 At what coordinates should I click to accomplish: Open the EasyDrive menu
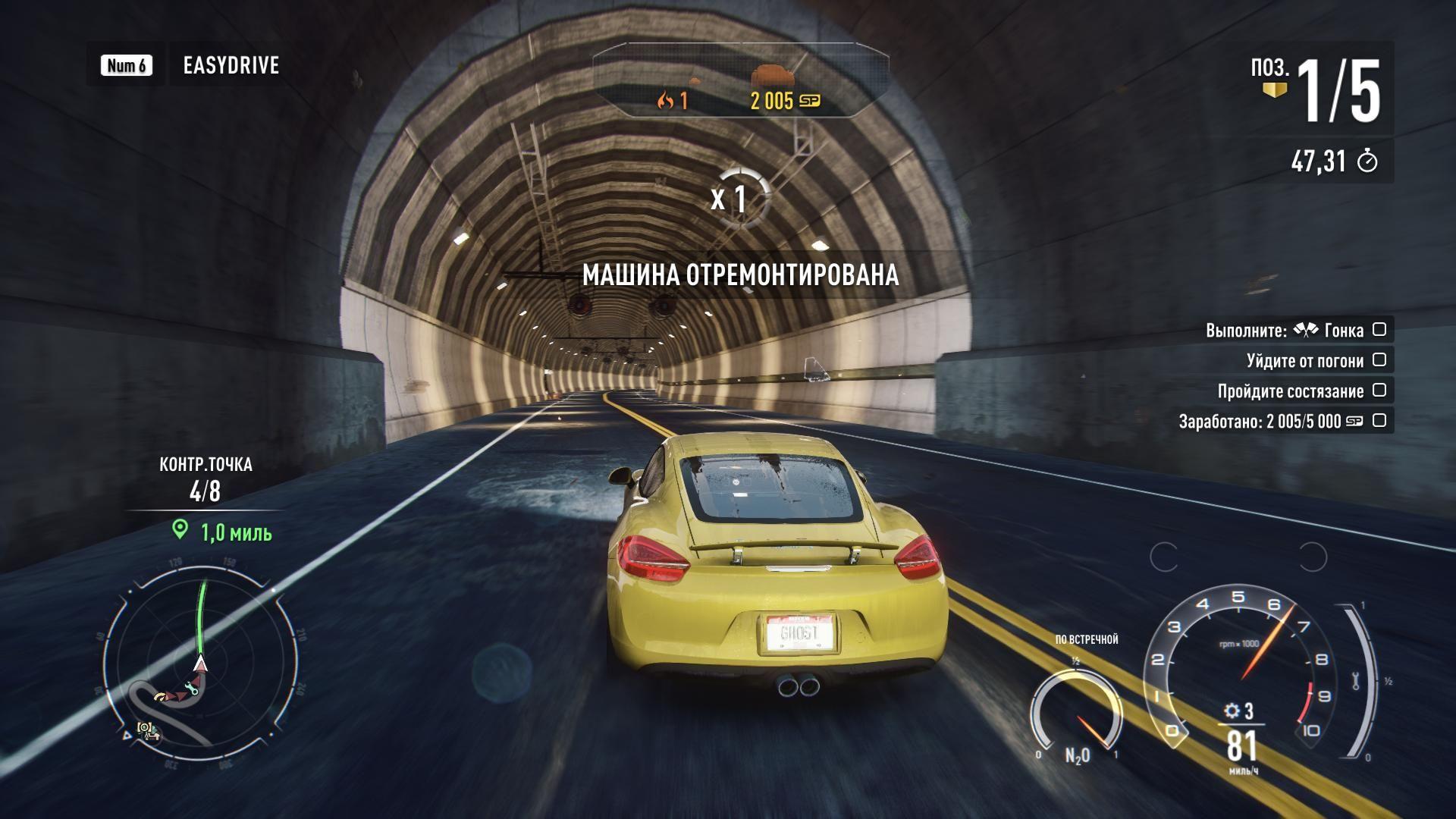tap(231, 65)
